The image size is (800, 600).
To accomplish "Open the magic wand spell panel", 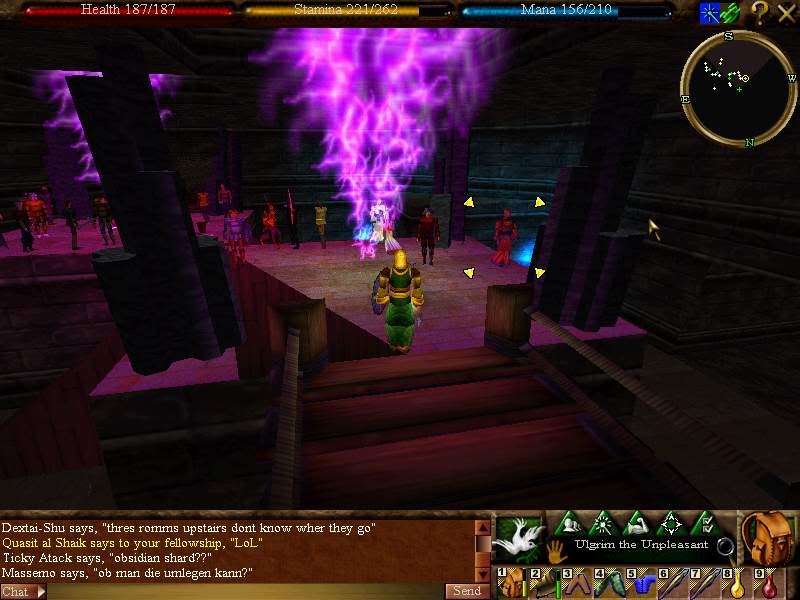I will click(604, 523).
